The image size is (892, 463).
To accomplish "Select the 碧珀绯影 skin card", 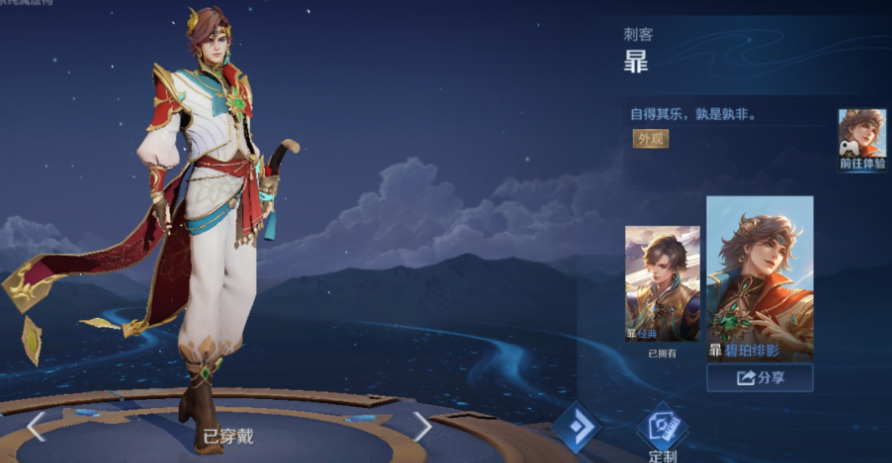I will 759,278.
